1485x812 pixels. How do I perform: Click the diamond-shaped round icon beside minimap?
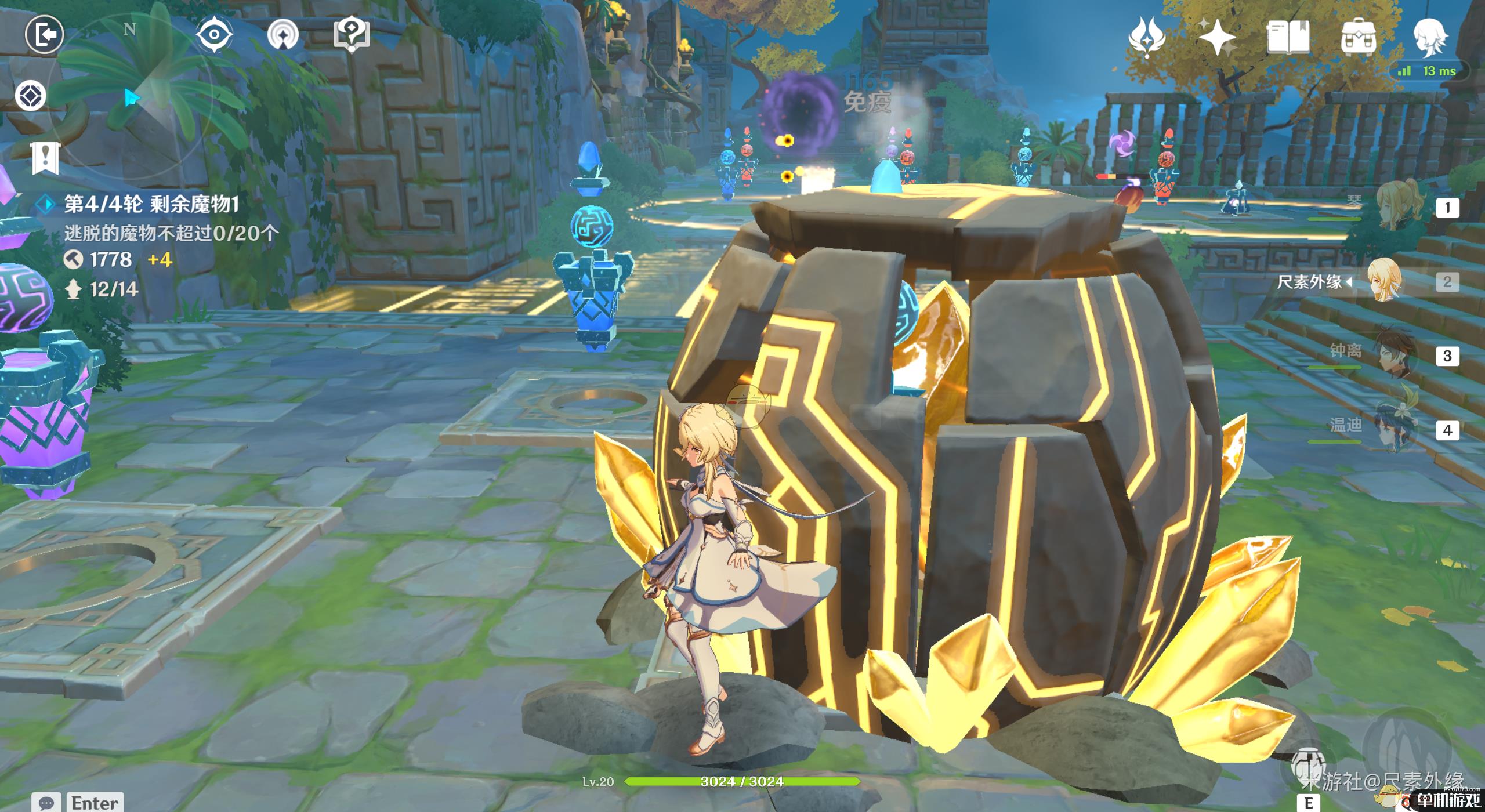pos(30,96)
